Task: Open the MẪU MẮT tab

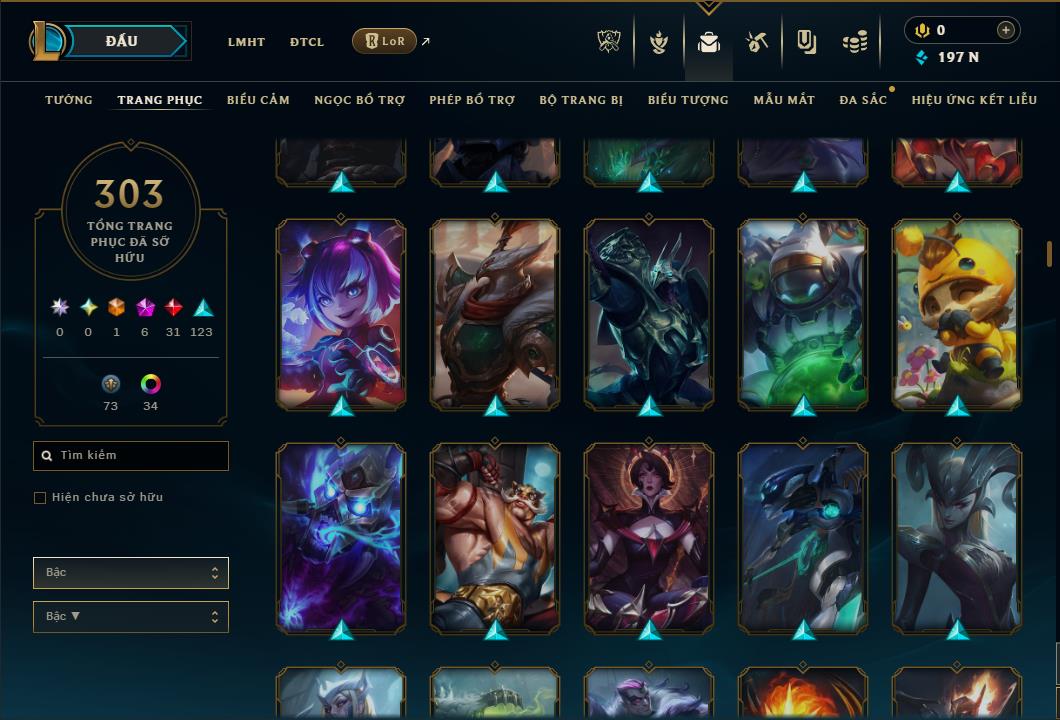Action: coord(784,100)
